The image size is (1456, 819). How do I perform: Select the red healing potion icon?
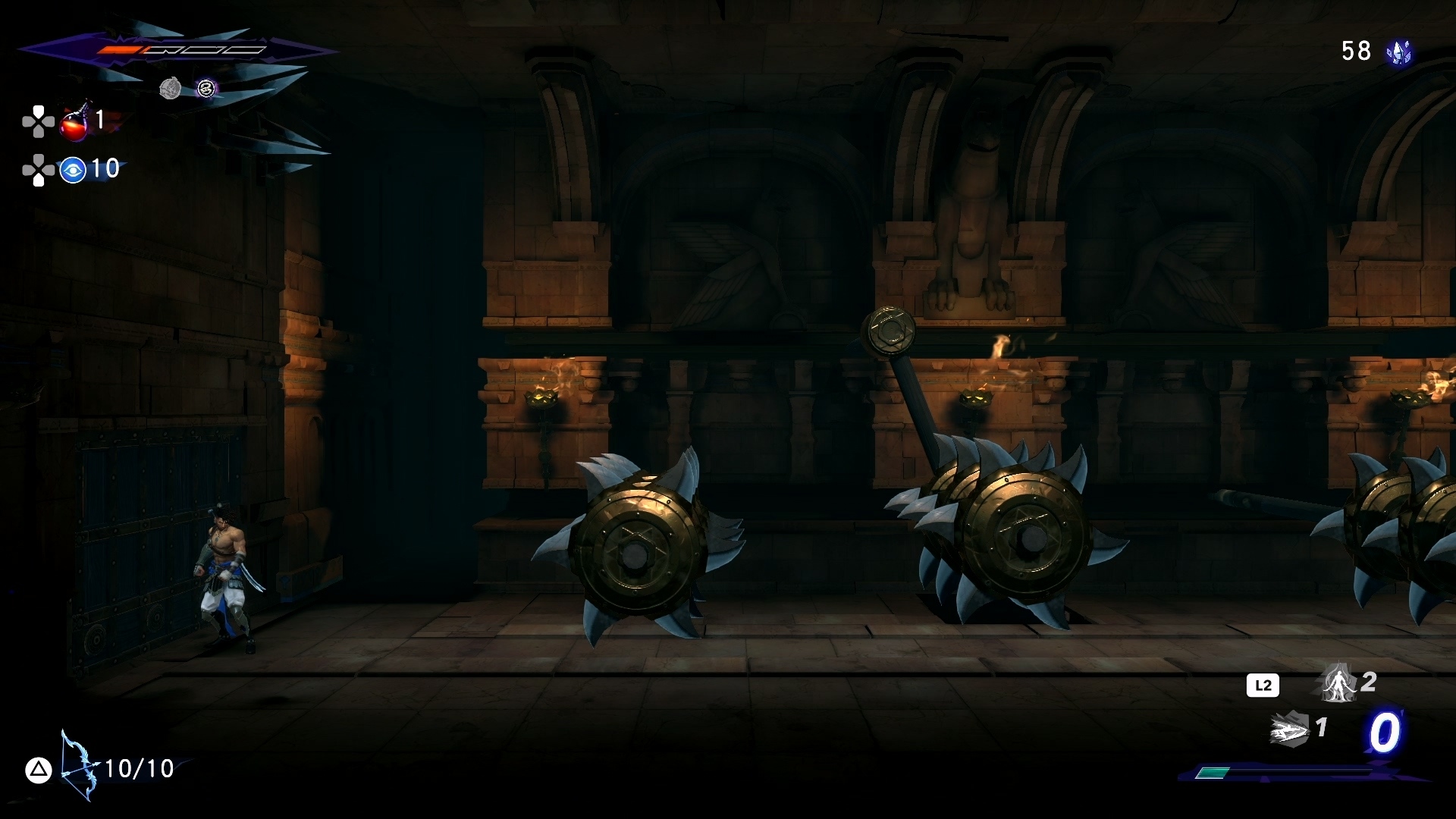click(75, 123)
